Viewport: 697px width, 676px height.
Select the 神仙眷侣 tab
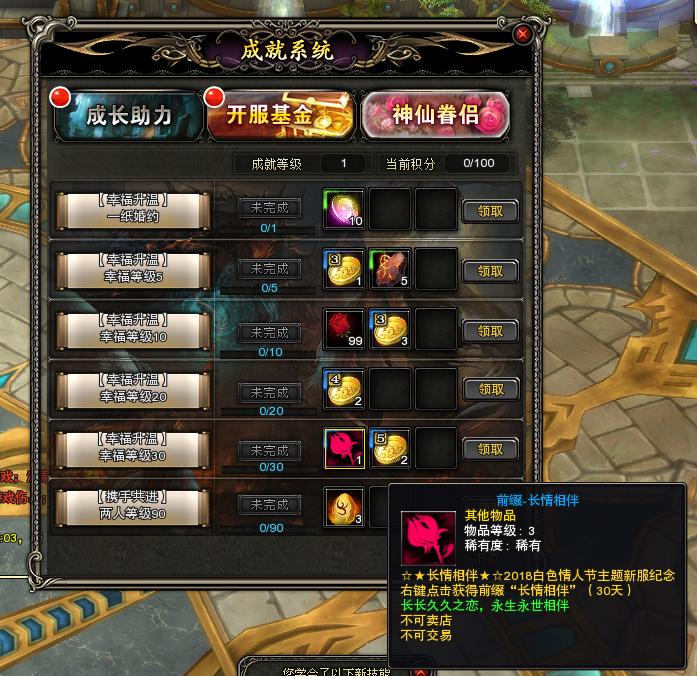435,115
